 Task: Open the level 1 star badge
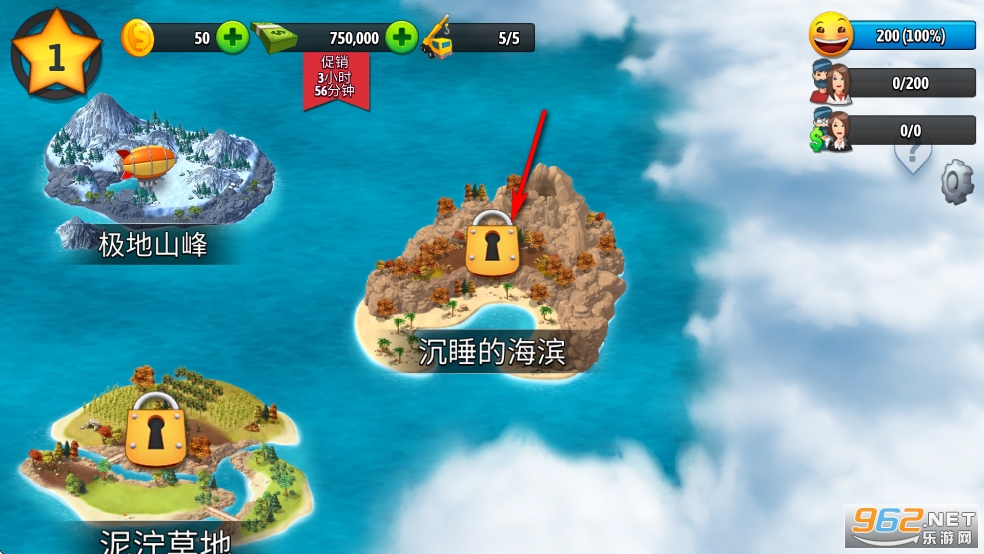(56, 53)
